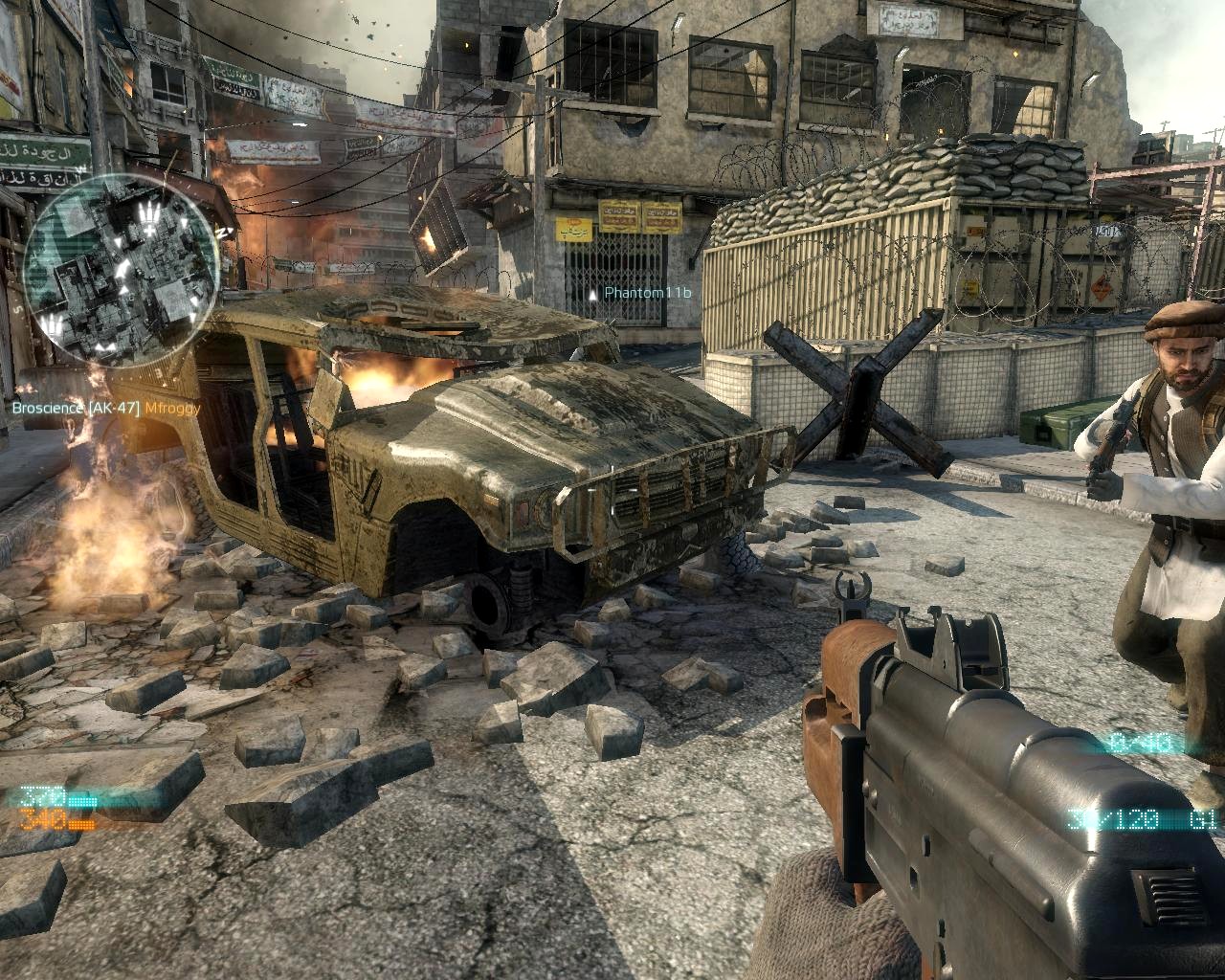Select the Broscience AK-47 Mfroggy kill feed entry

(106, 409)
